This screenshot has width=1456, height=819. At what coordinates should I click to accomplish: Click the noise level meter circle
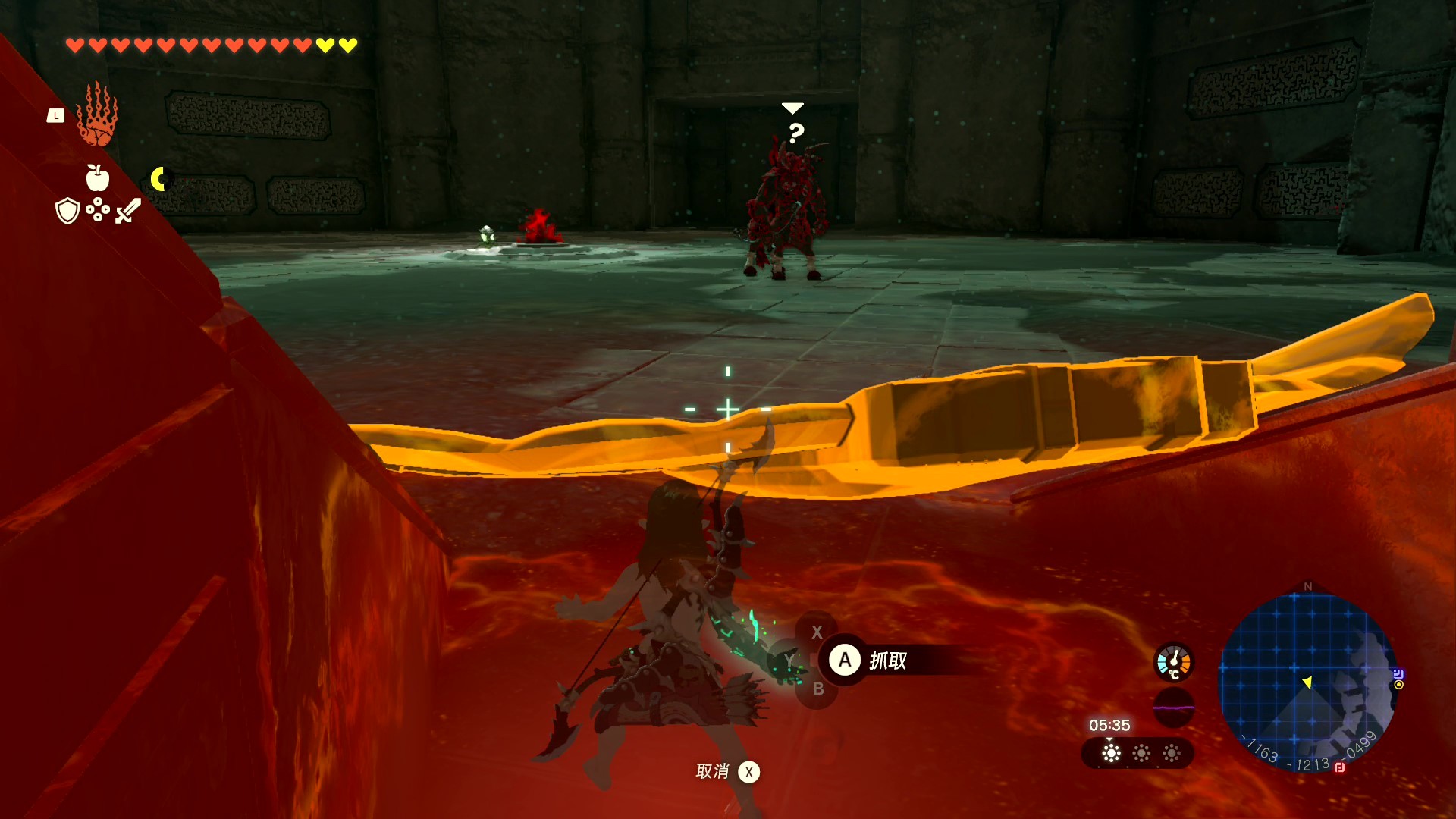1173,708
